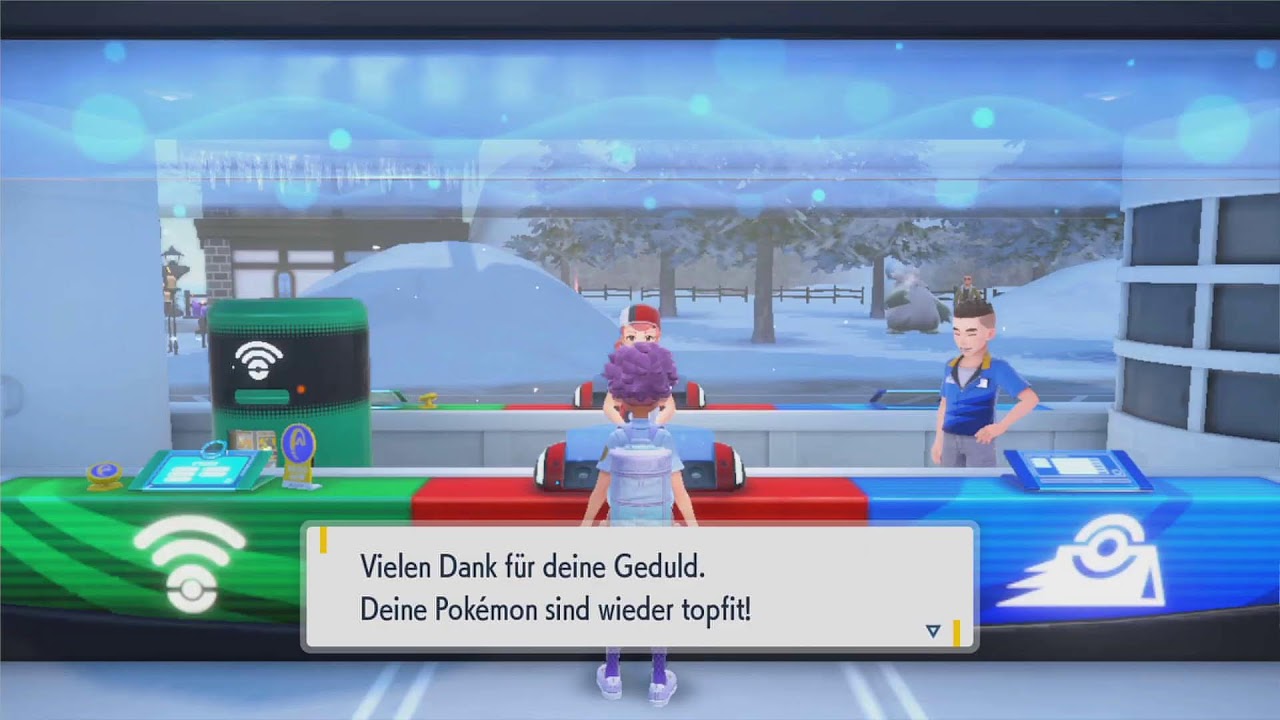Select the purple badge emblem on the tall stand
Image resolution: width=1280 pixels, height=720 pixels.
pos(298,440)
